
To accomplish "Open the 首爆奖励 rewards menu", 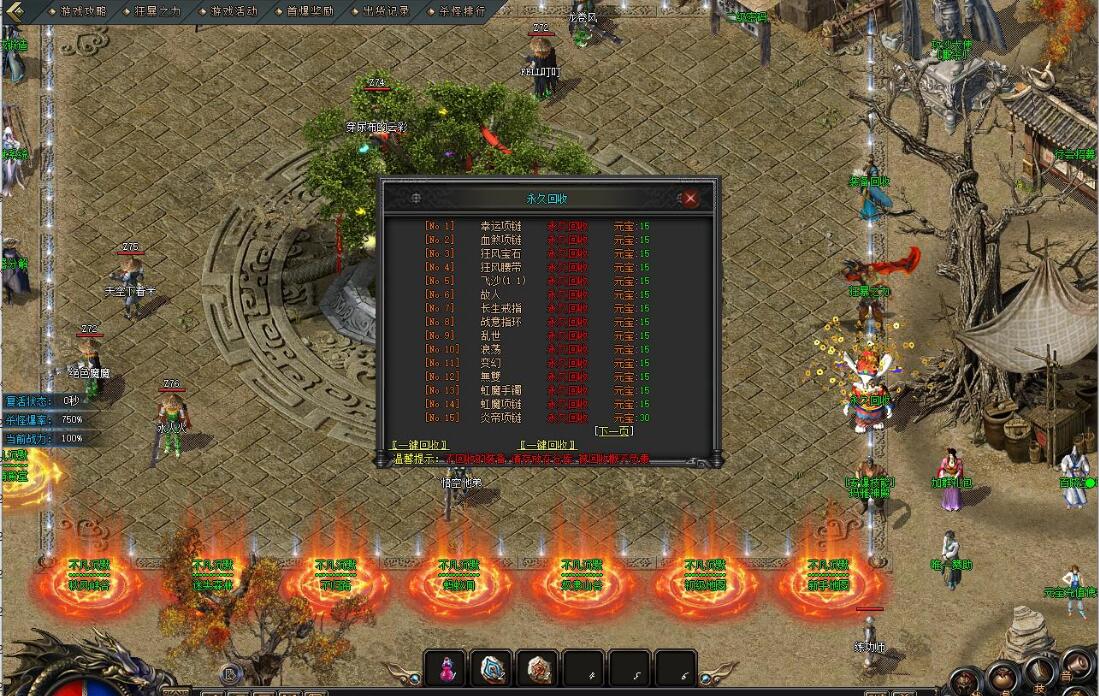I will click(311, 11).
